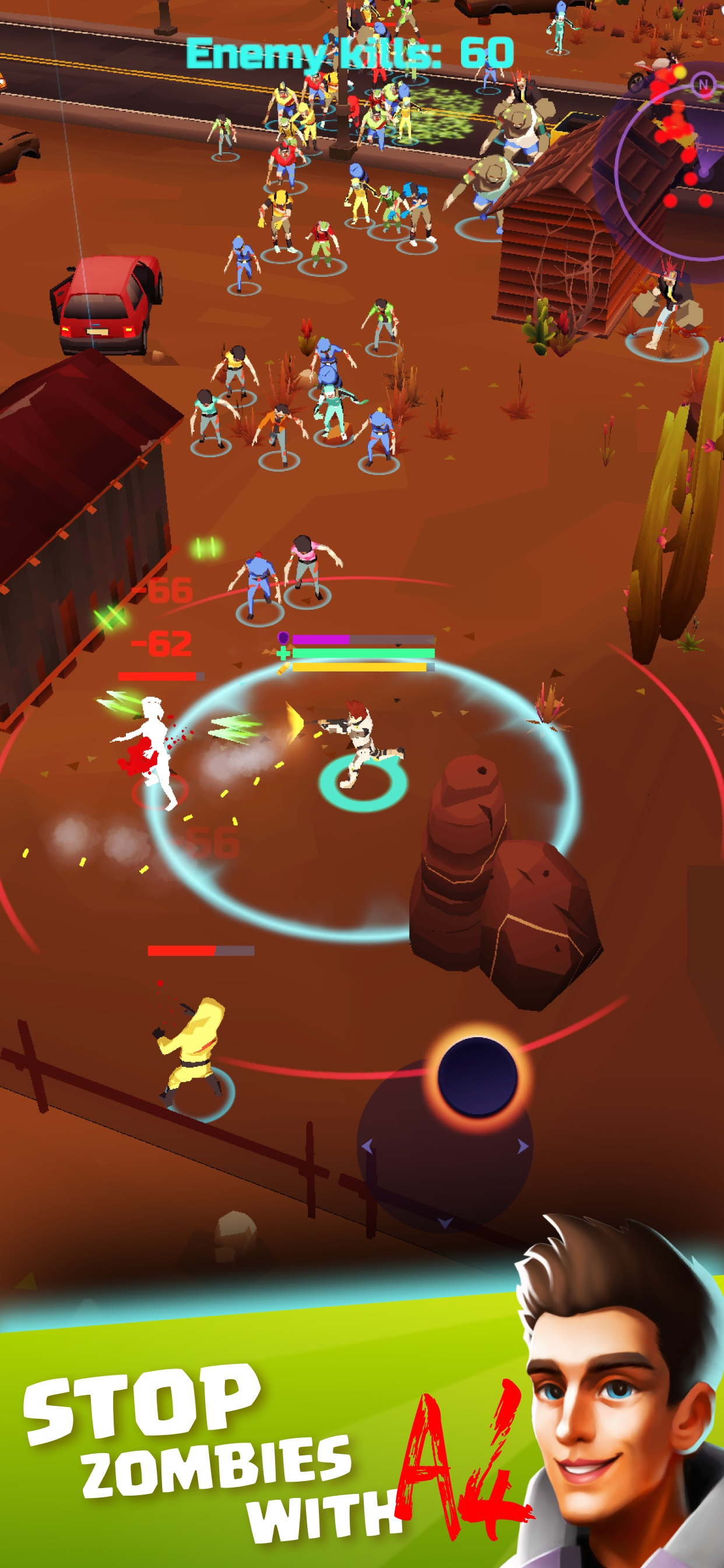Tap the joystick's left arrow
724x1568 pixels.
point(366,1146)
